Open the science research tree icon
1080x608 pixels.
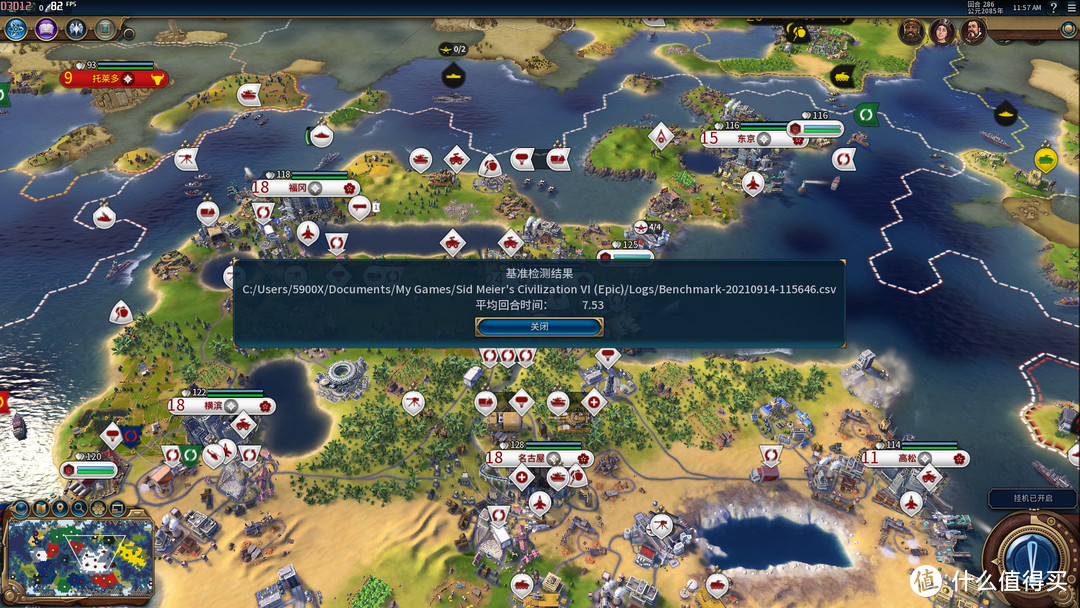(16, 29)
